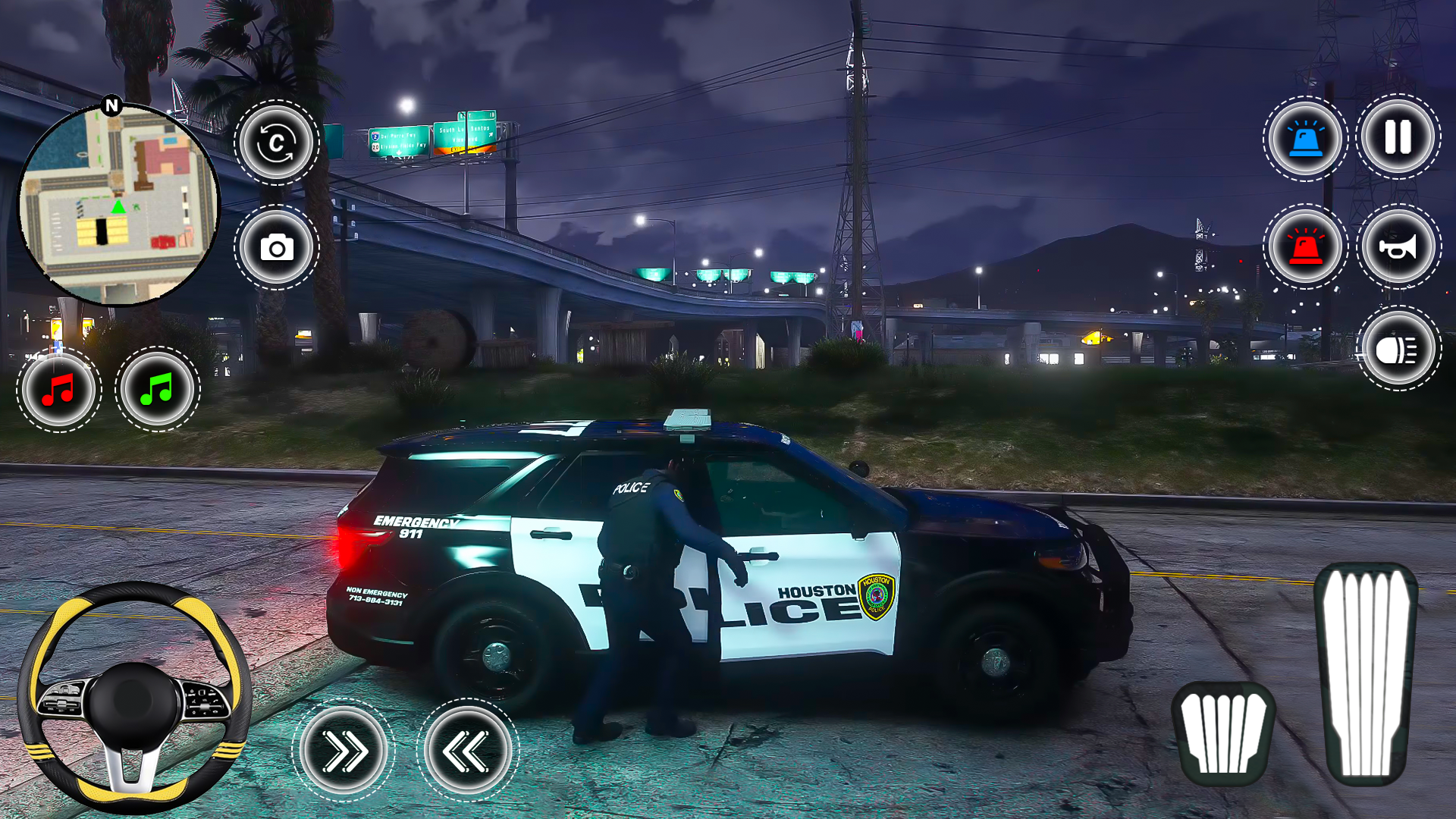
Task: Shift to reverse using double left arrows
Action: pyautogui.click(x=466, y=749)
